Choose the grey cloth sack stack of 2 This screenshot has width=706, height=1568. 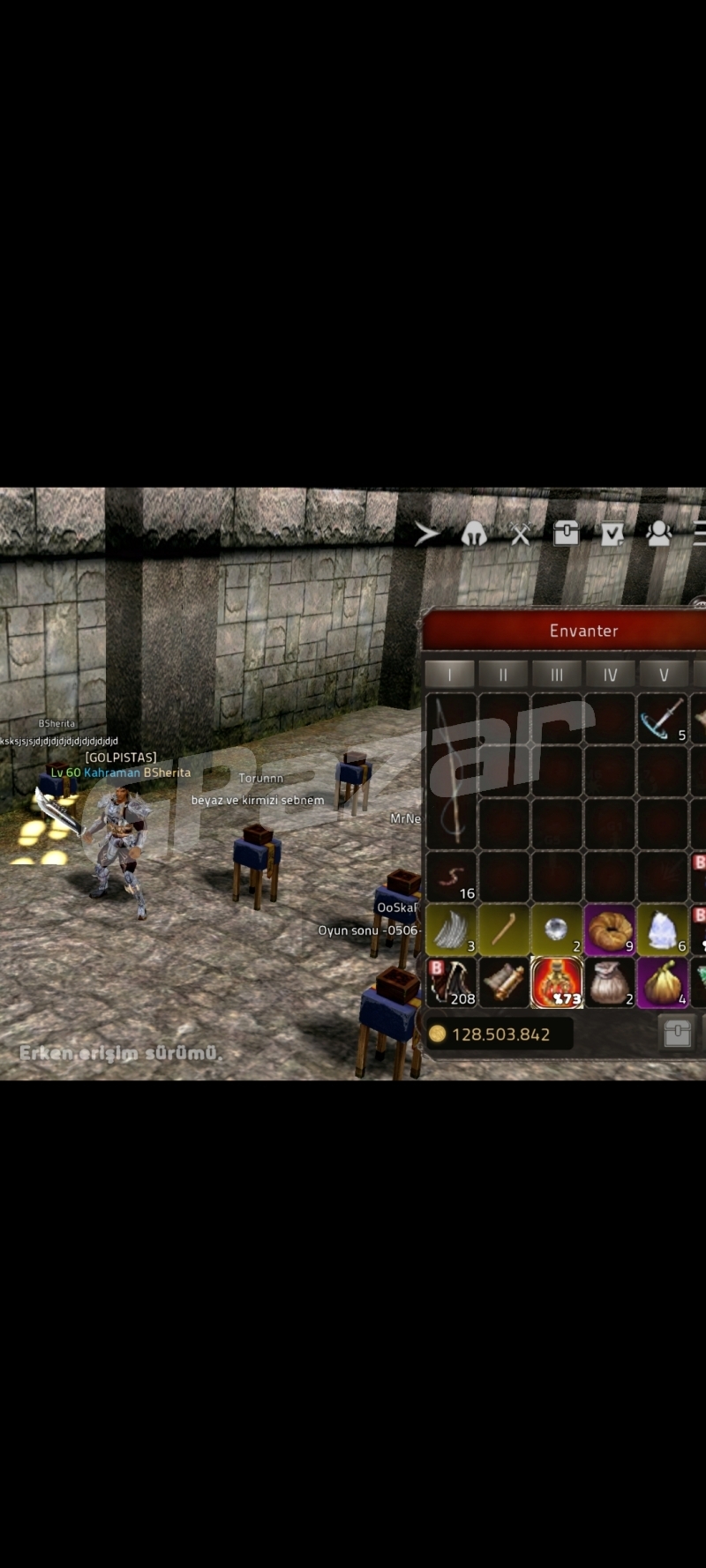(x=610, y=982)
